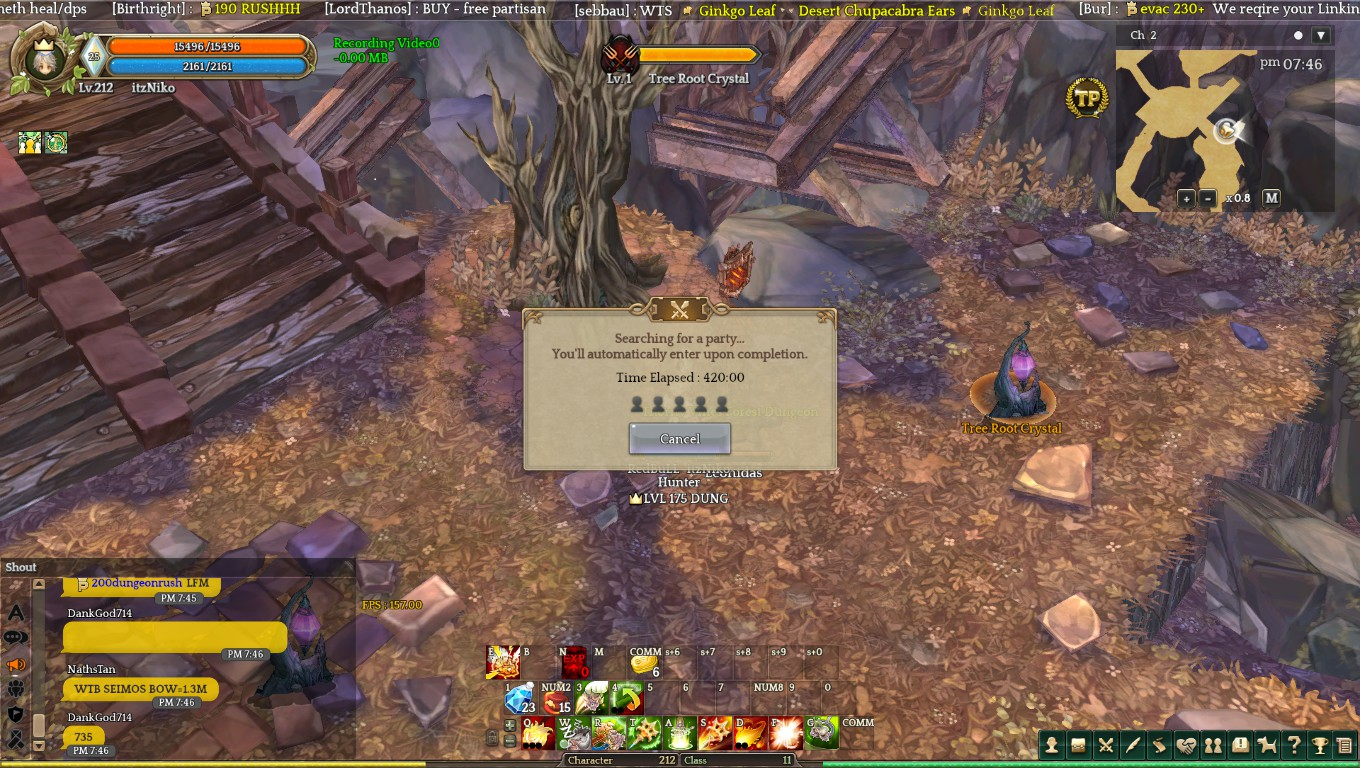1360x768 pixels.
Task: Switch chat to the party group channel
Action: [x=16, y=689]
